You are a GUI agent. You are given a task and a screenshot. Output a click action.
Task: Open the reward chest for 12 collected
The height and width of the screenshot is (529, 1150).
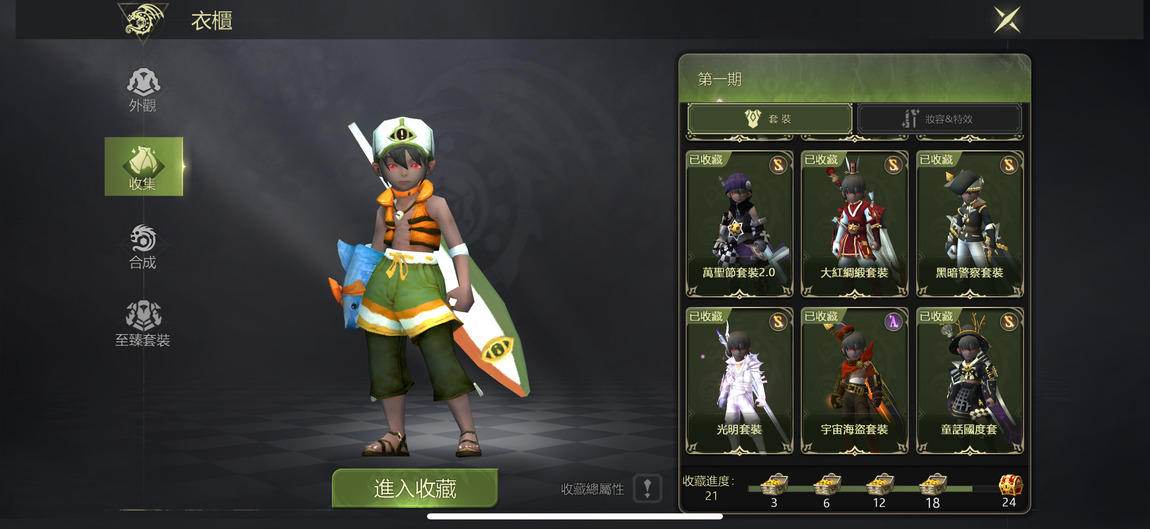(879, 486)
